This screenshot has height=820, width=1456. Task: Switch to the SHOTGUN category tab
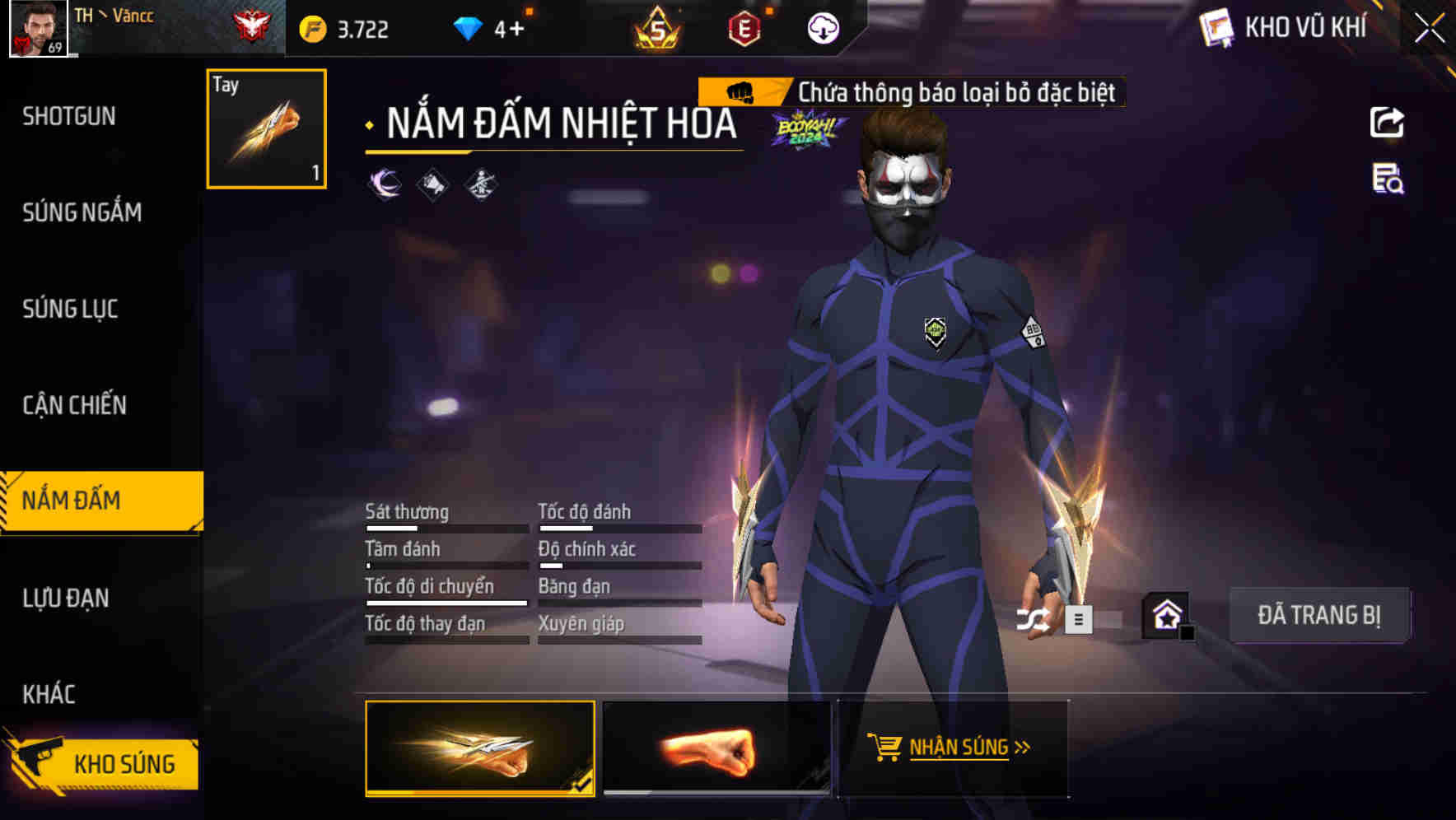coord(66,116)
